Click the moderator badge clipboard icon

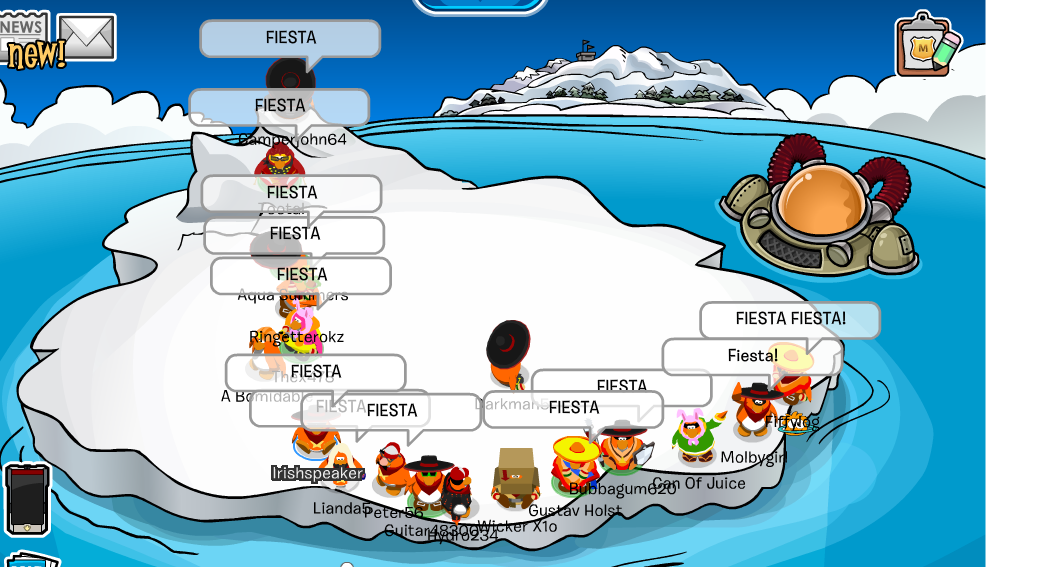coord(927,45)
